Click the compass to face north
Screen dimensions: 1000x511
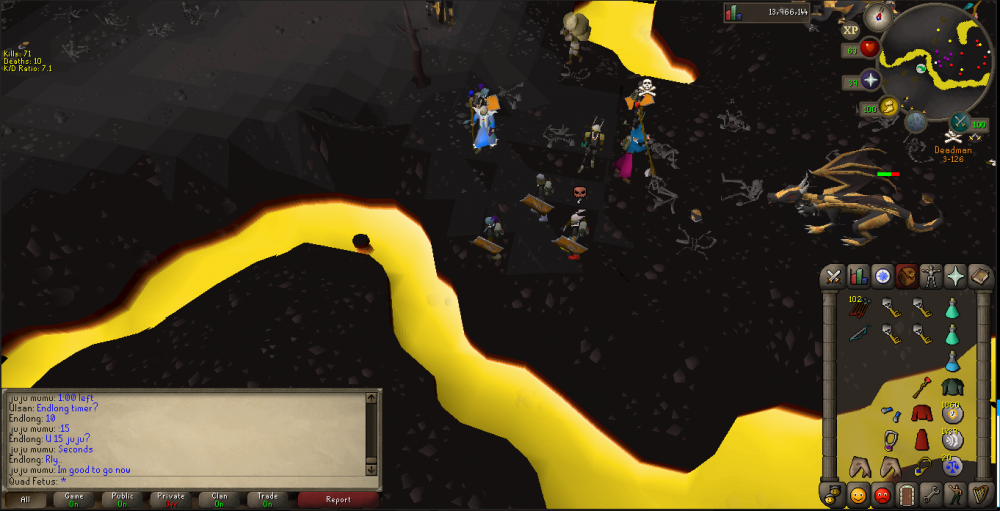click(880, 14)
